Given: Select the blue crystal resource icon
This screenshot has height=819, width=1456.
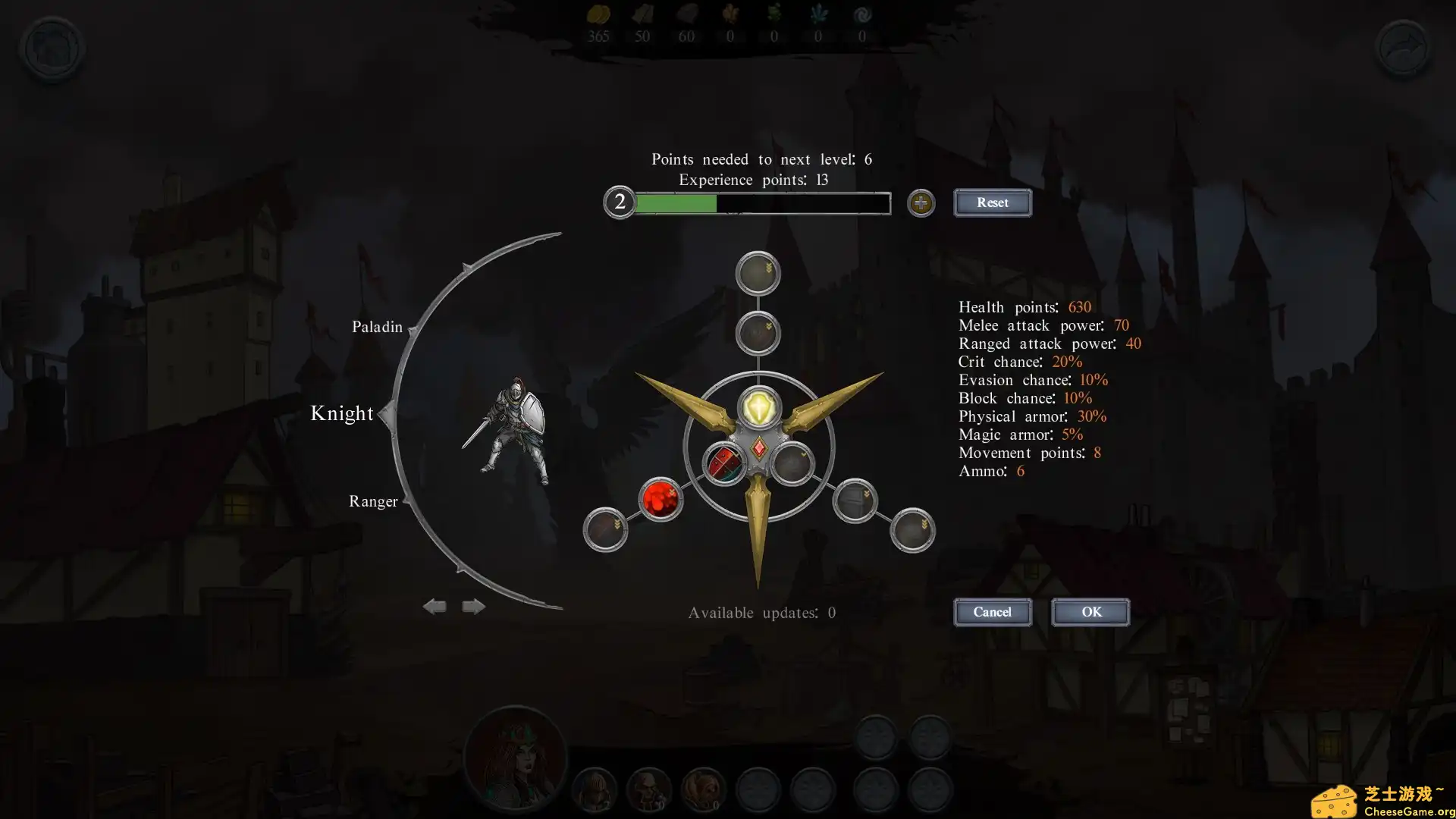Looking at the screenshot, I should click(x=818, y=15).
